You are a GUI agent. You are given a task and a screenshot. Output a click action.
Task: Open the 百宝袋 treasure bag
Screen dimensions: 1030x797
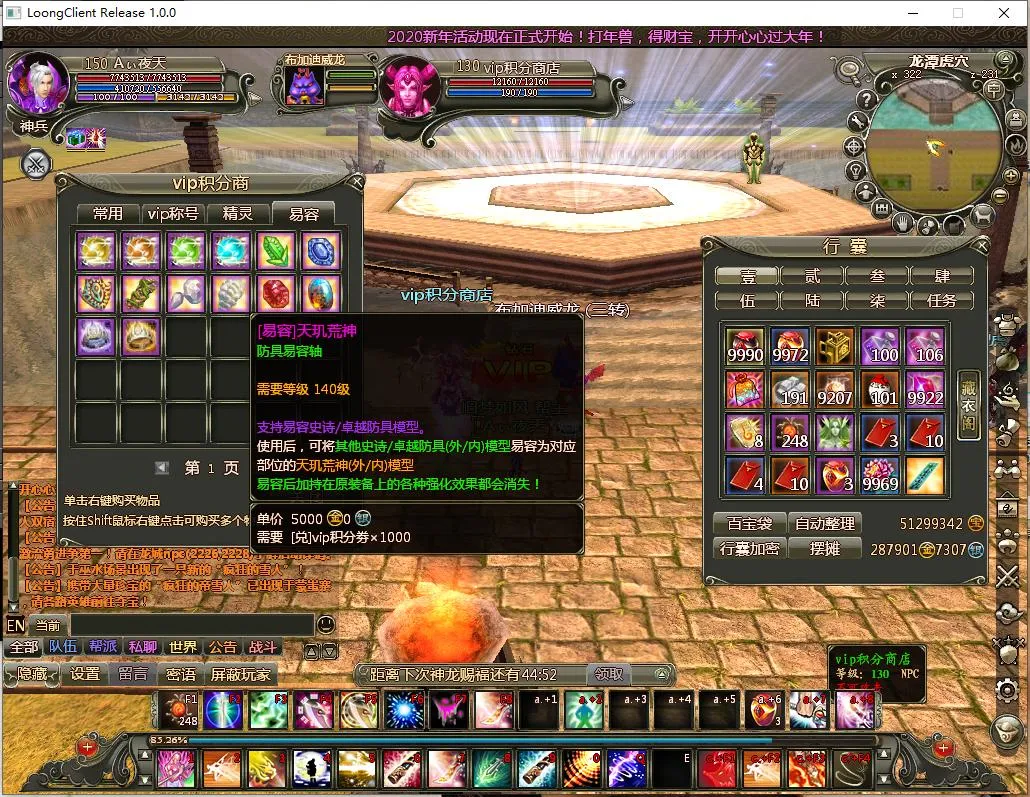coord(748,523)
